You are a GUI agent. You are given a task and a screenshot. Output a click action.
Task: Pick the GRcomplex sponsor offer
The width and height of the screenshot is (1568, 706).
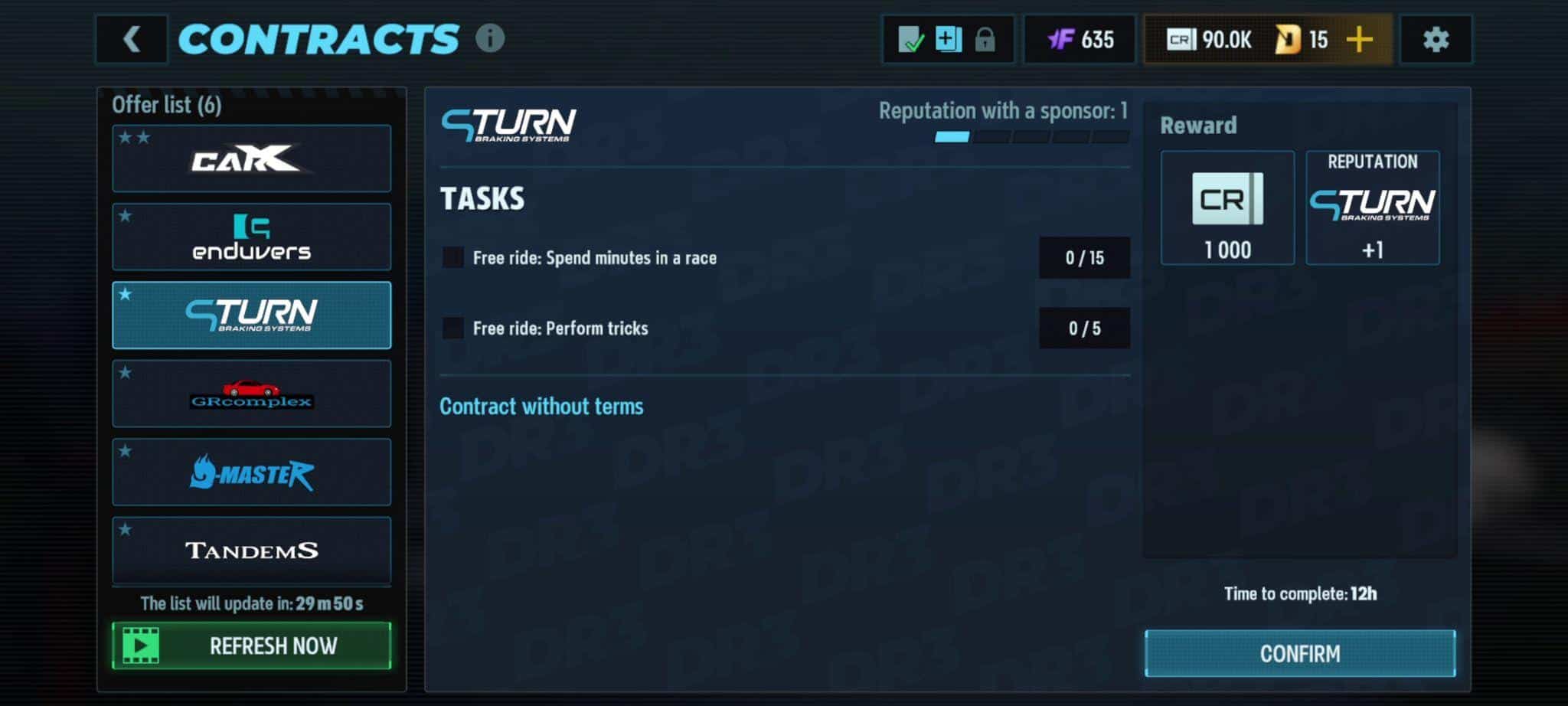click(x=251, y=394)
